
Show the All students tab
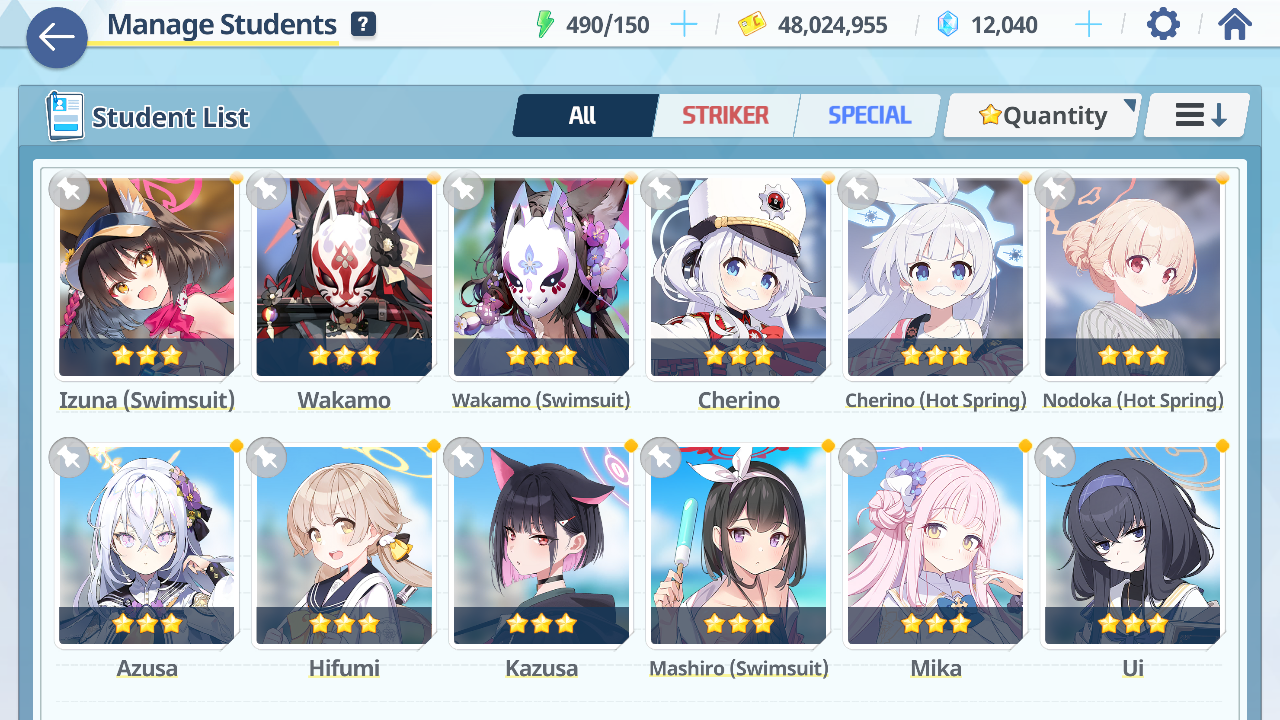pyautogui.click(x=583, y=116)
